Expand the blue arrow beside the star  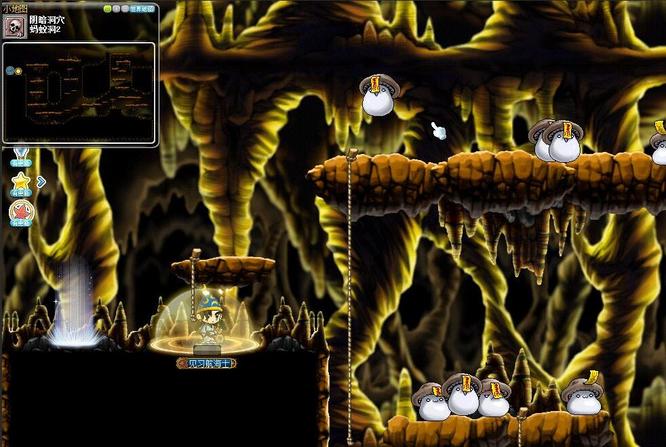click(x=41, y=181)
